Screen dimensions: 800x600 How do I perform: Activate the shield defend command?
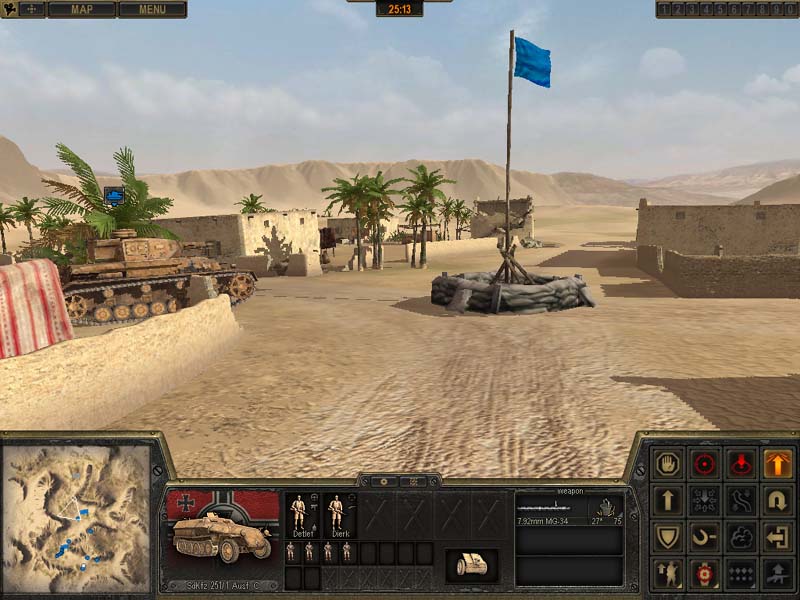pyautogui.click(x=667, y=537)
